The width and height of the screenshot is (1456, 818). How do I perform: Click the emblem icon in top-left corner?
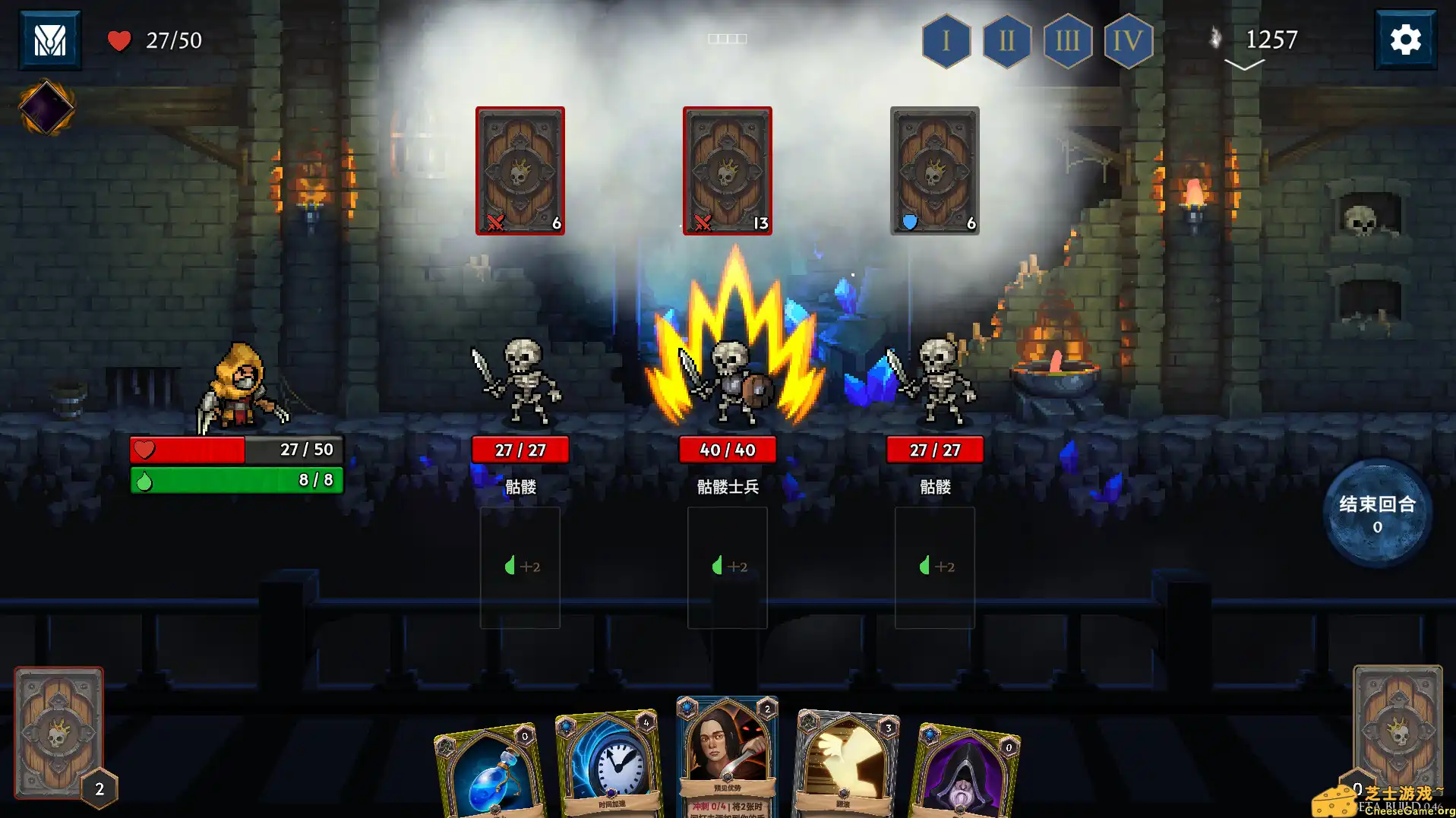coord(50,39)
